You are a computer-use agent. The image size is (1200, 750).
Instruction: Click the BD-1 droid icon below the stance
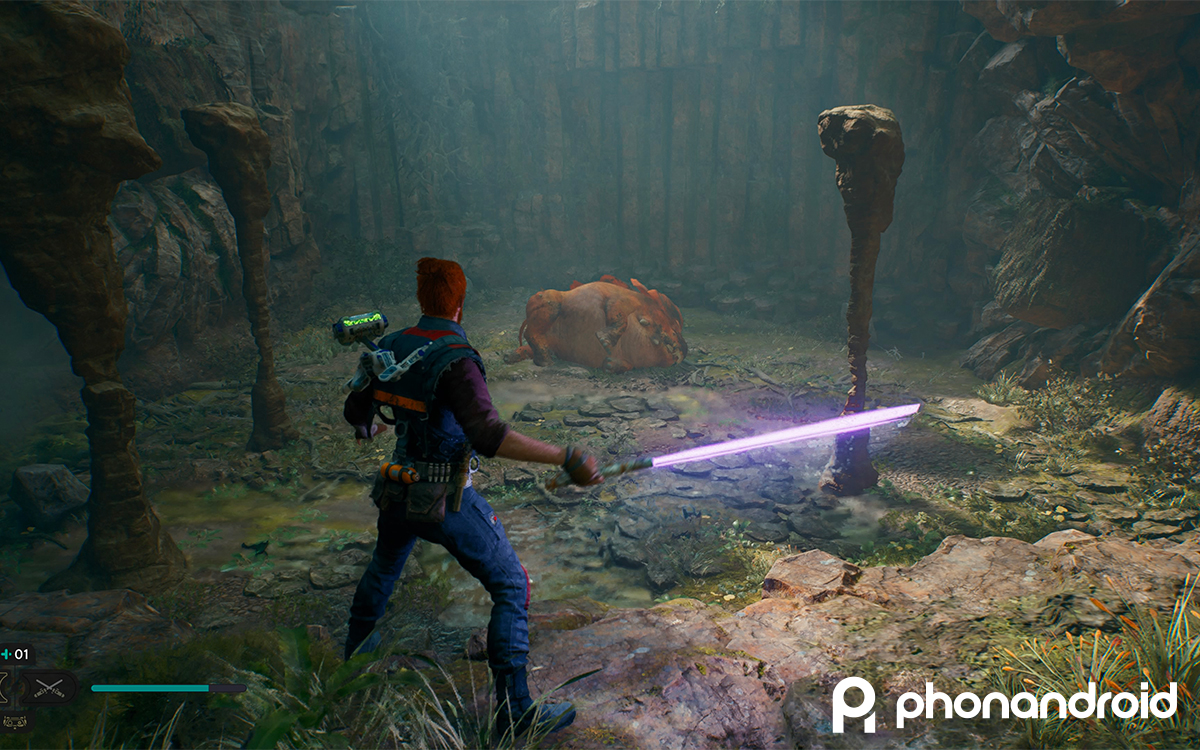point(15,720)
